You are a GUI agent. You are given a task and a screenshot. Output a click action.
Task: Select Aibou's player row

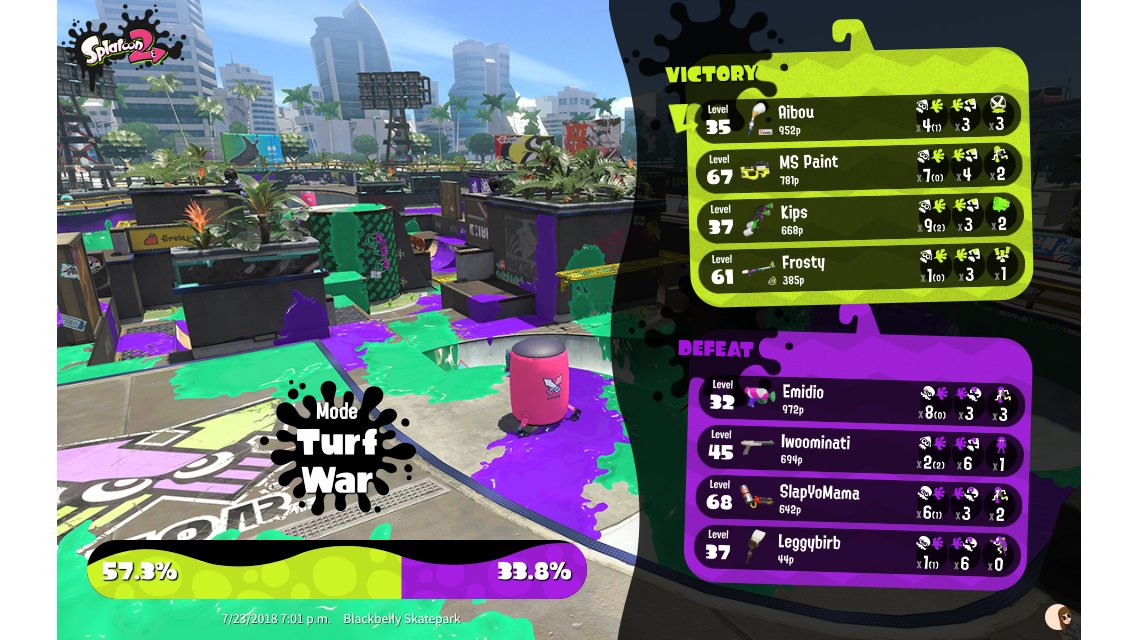[858, 116]
